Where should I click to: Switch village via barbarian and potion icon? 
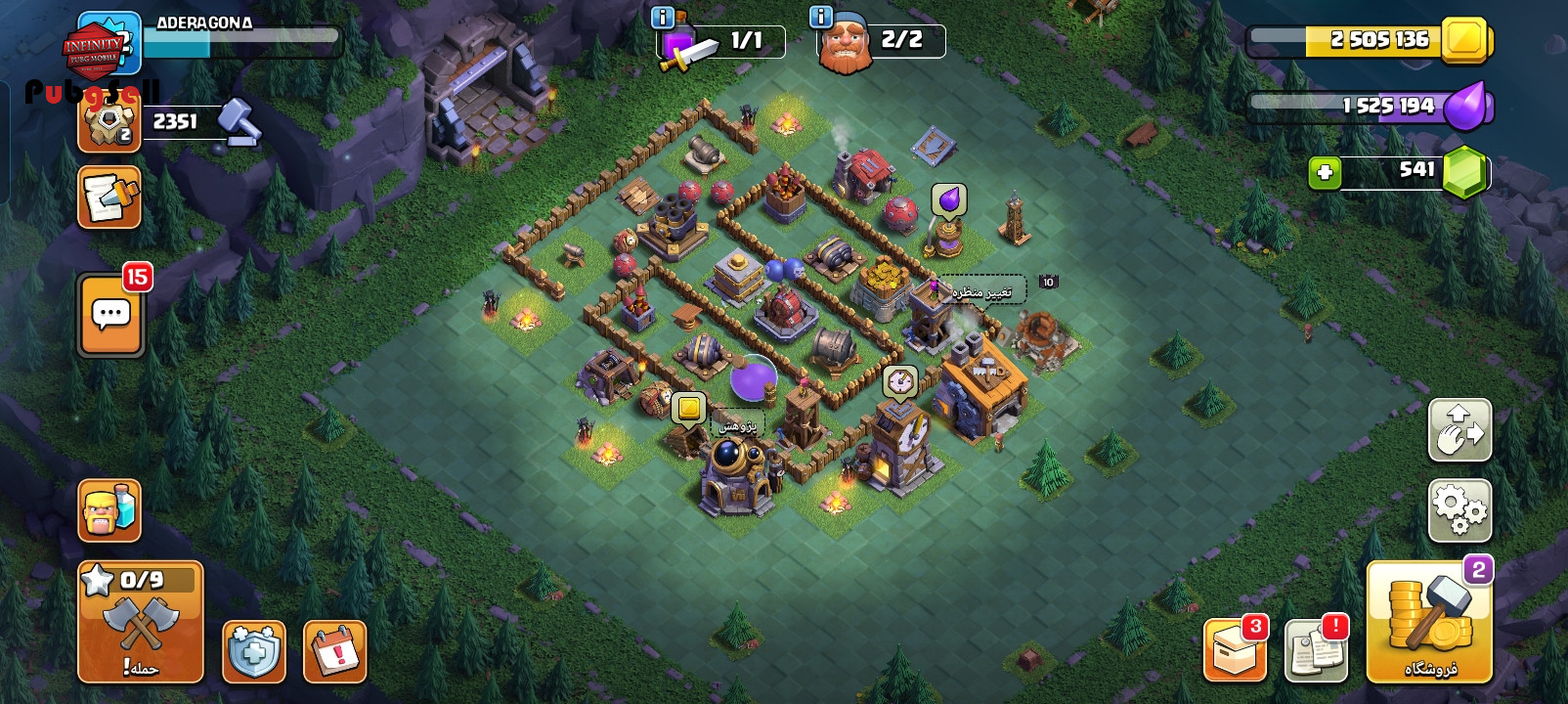coord(109,510)
